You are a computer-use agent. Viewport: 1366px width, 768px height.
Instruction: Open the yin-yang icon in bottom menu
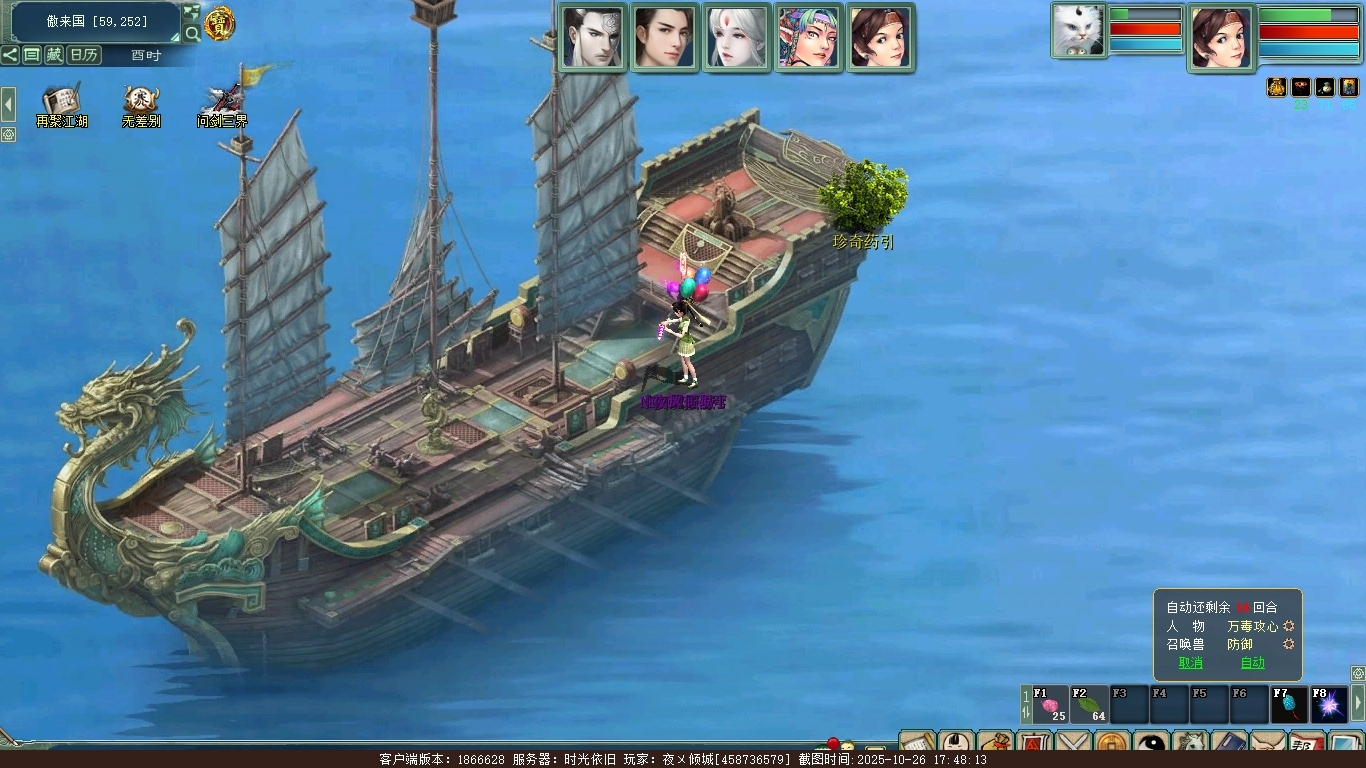1151,745
